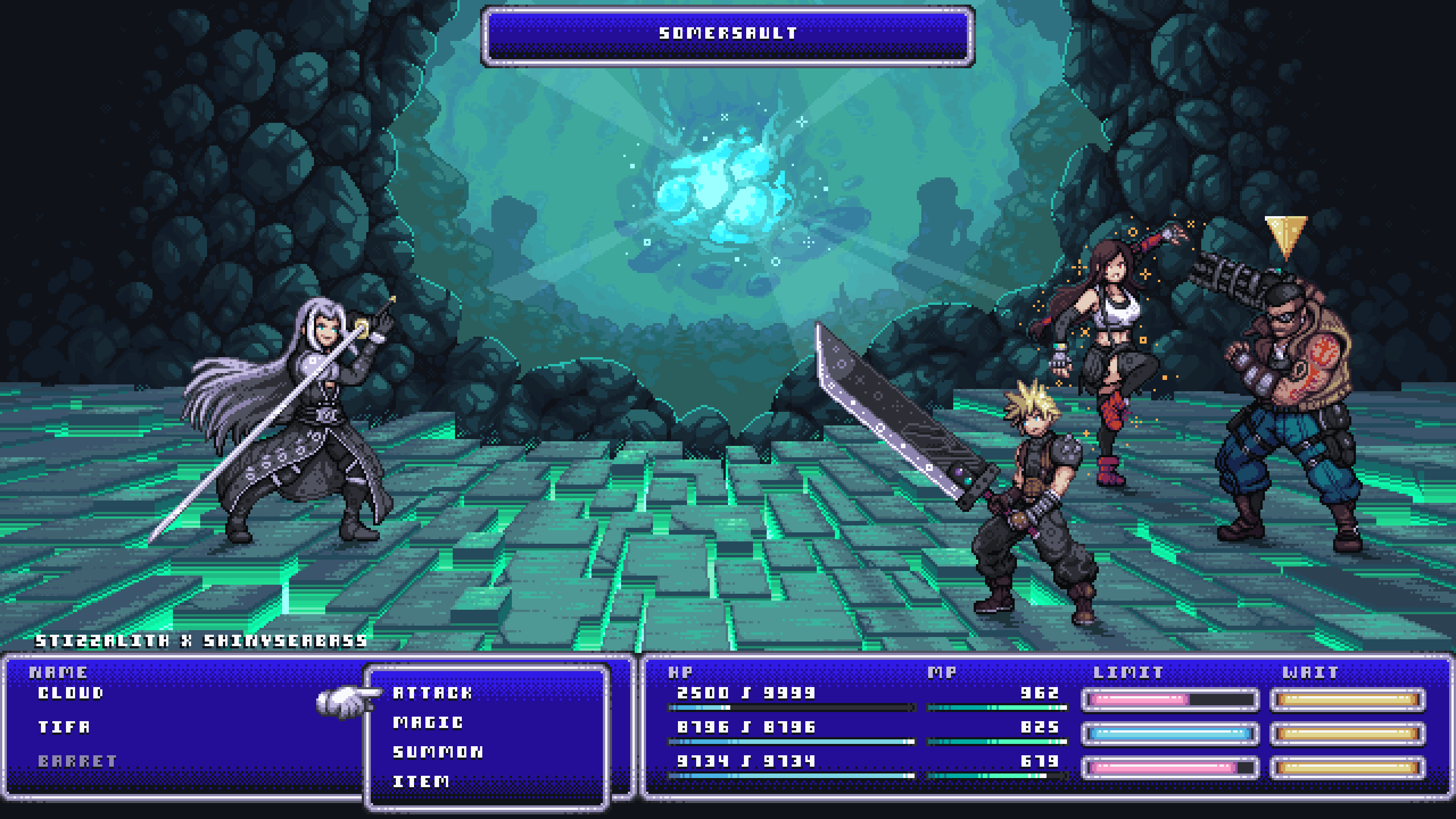Select Cloud in the party list
The height and width of the screenshot is (819, 1456).
(x=71, y=693)
